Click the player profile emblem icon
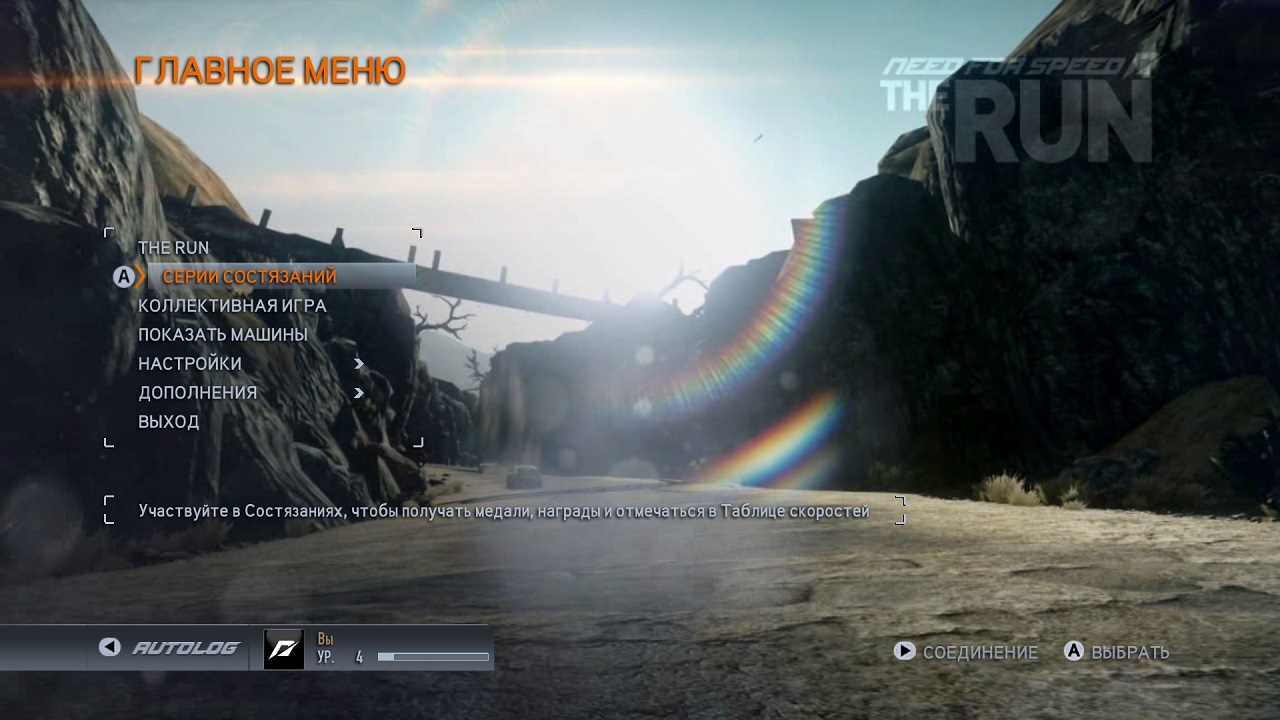1280x720 pixels. coord(283,649)
